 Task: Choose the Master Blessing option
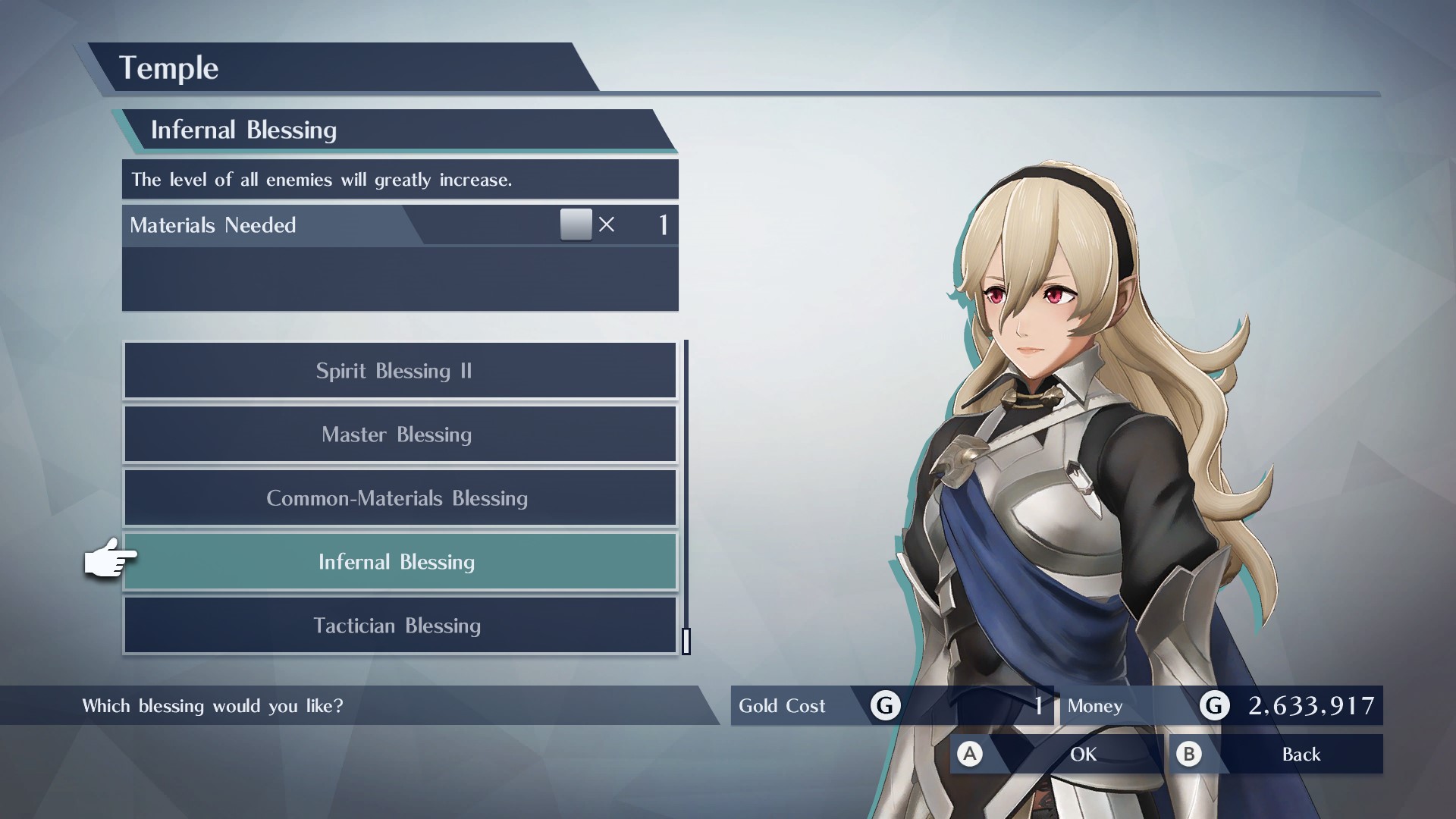400,435
